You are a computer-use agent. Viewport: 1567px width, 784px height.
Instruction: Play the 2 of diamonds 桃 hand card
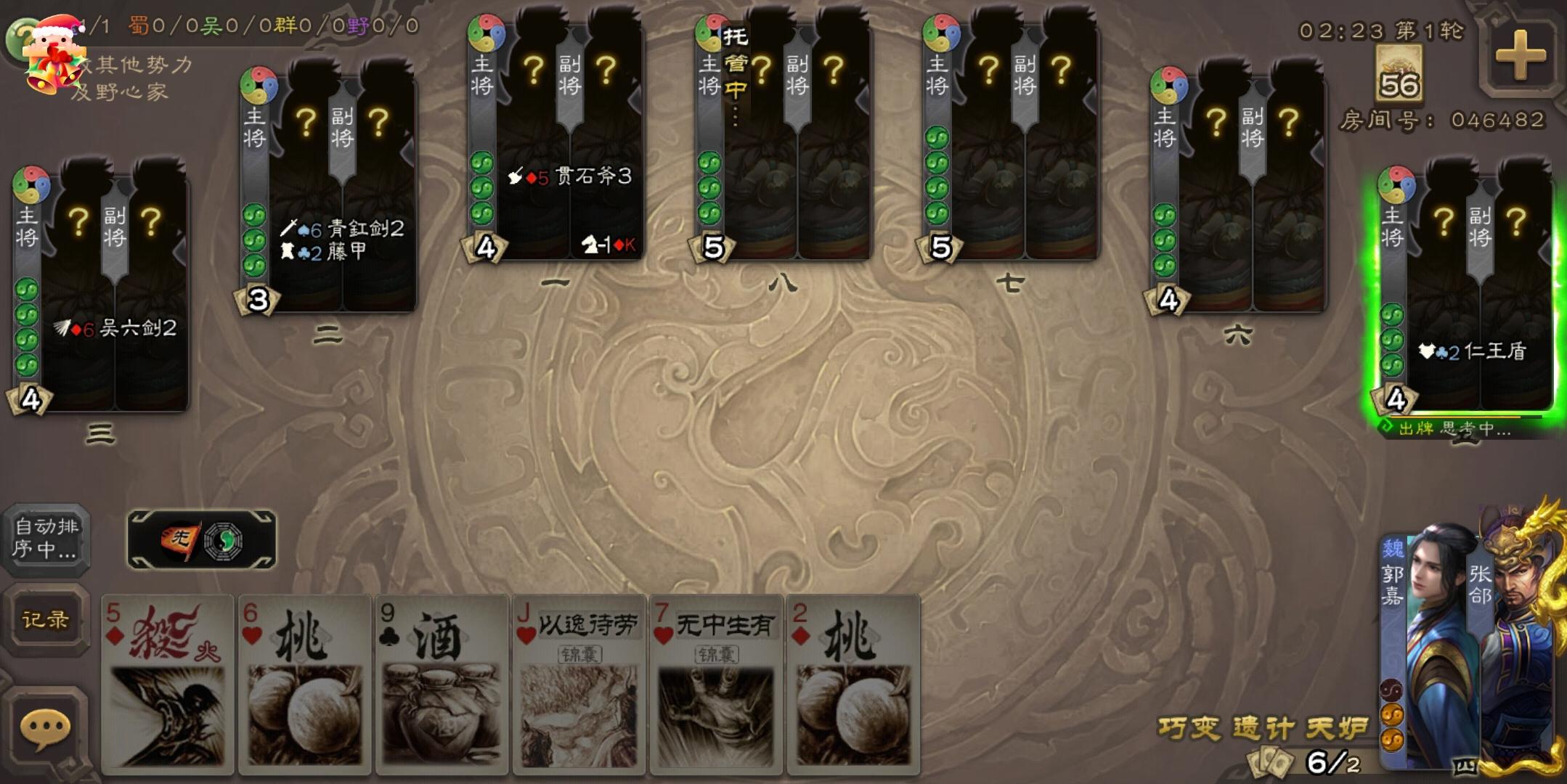click(x=853, y=690)
